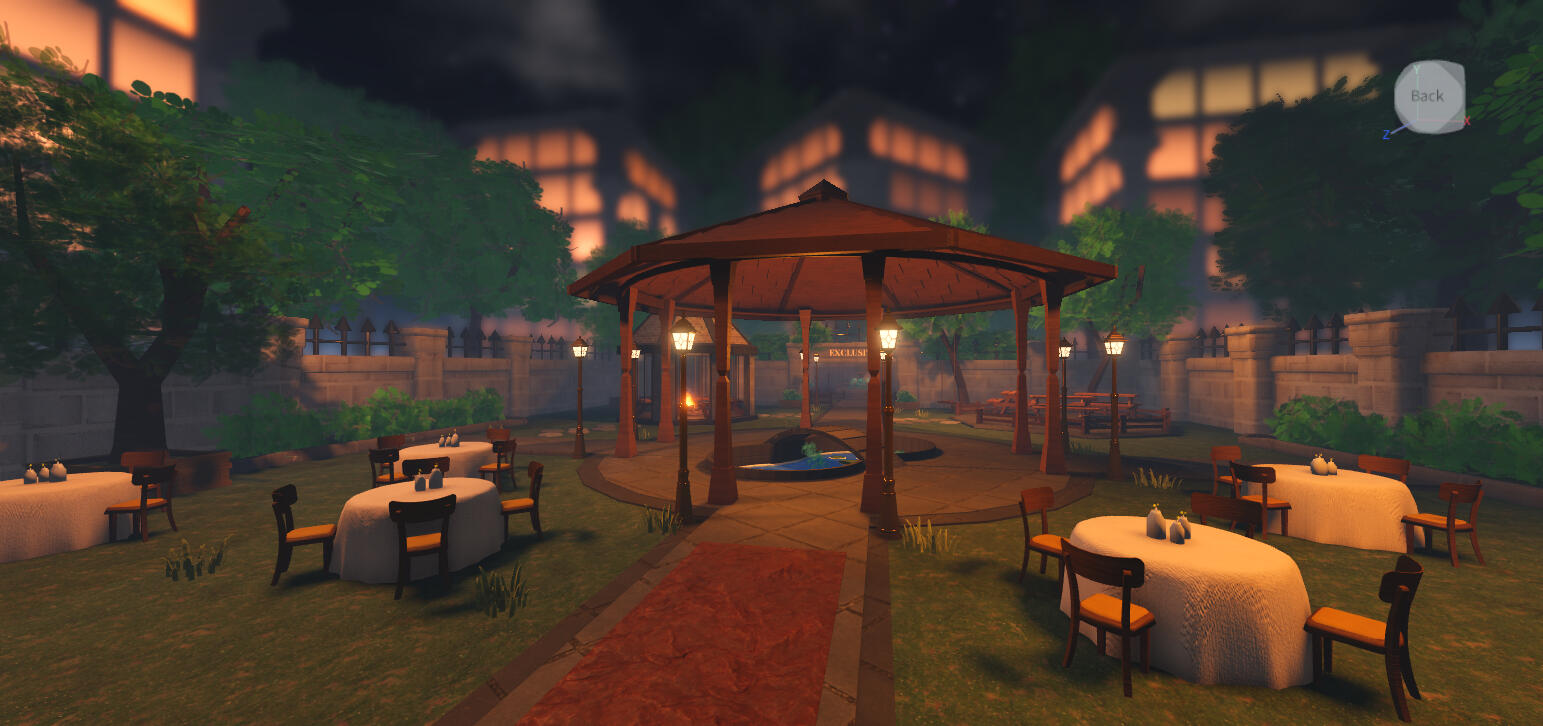Click the blue Z axis handle on the gizmo
Screen dimensions: 1543x726
click(x=1388, y=132)
